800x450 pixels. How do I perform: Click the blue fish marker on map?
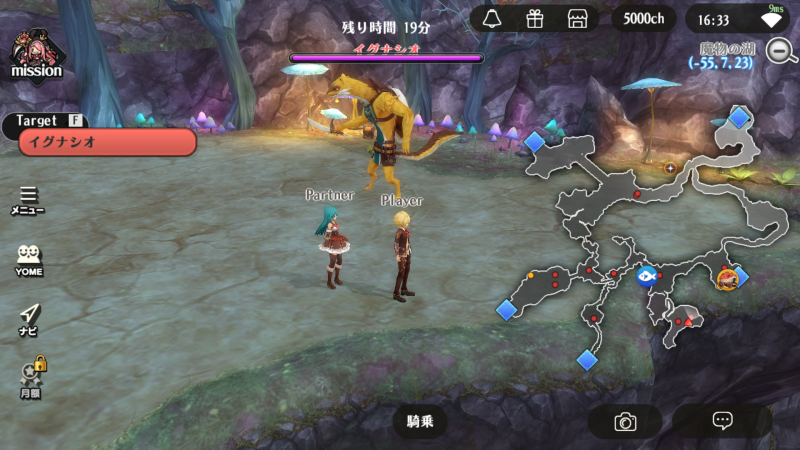click(x=646, y=276)
